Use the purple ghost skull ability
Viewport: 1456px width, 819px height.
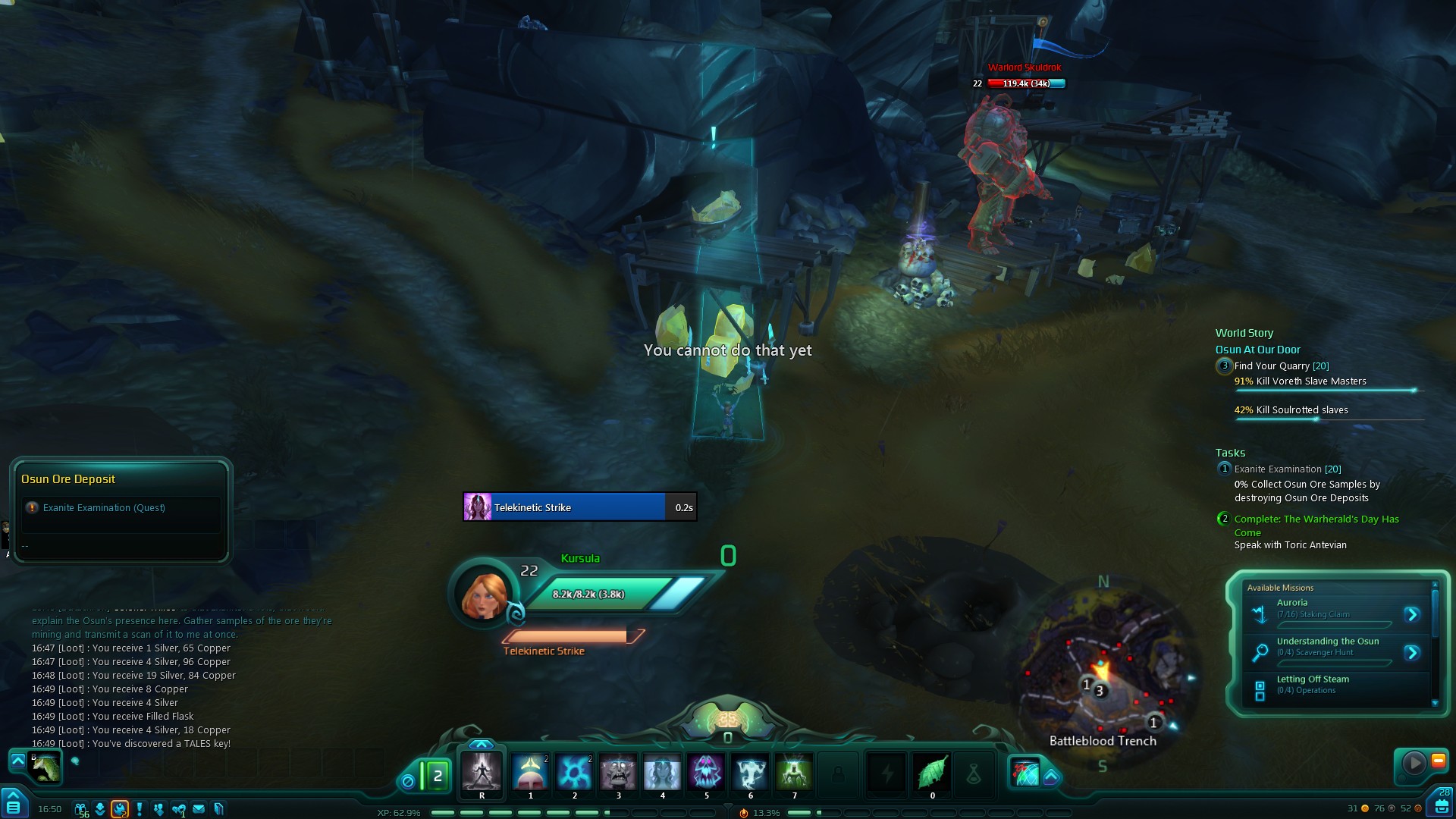(706, 772)
